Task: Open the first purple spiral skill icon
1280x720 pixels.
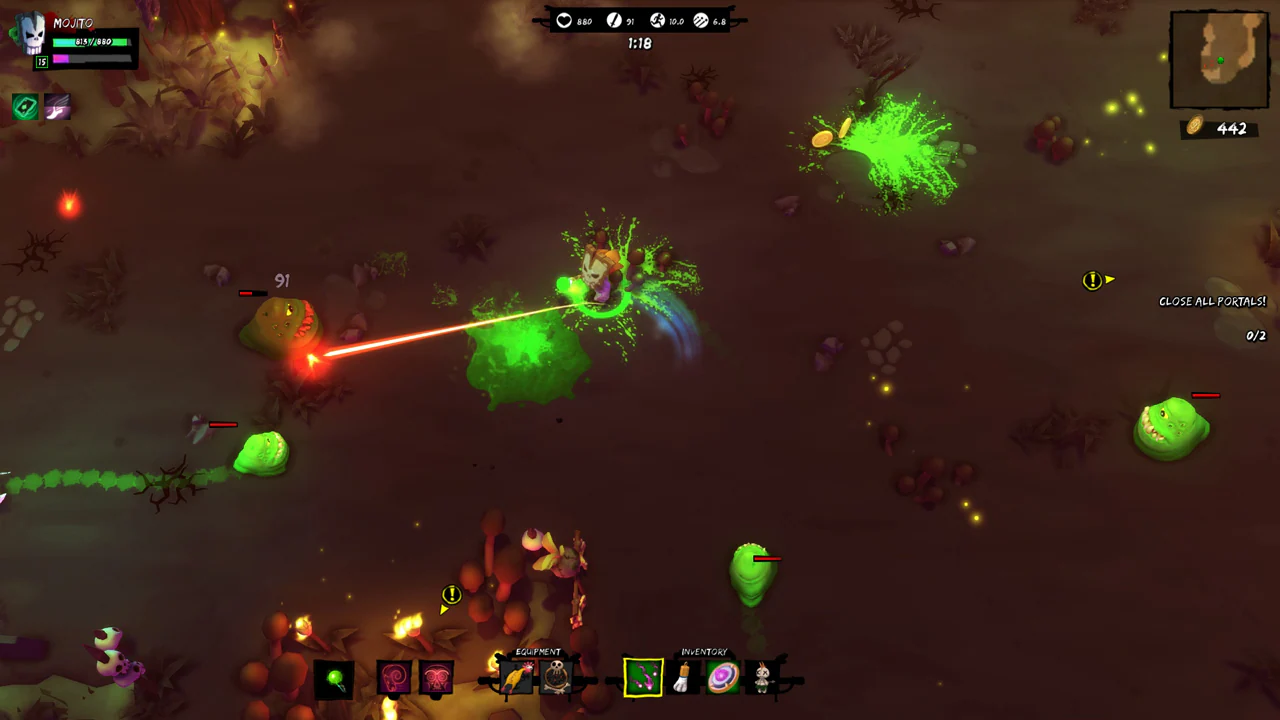Action: (x=393, y=677)
